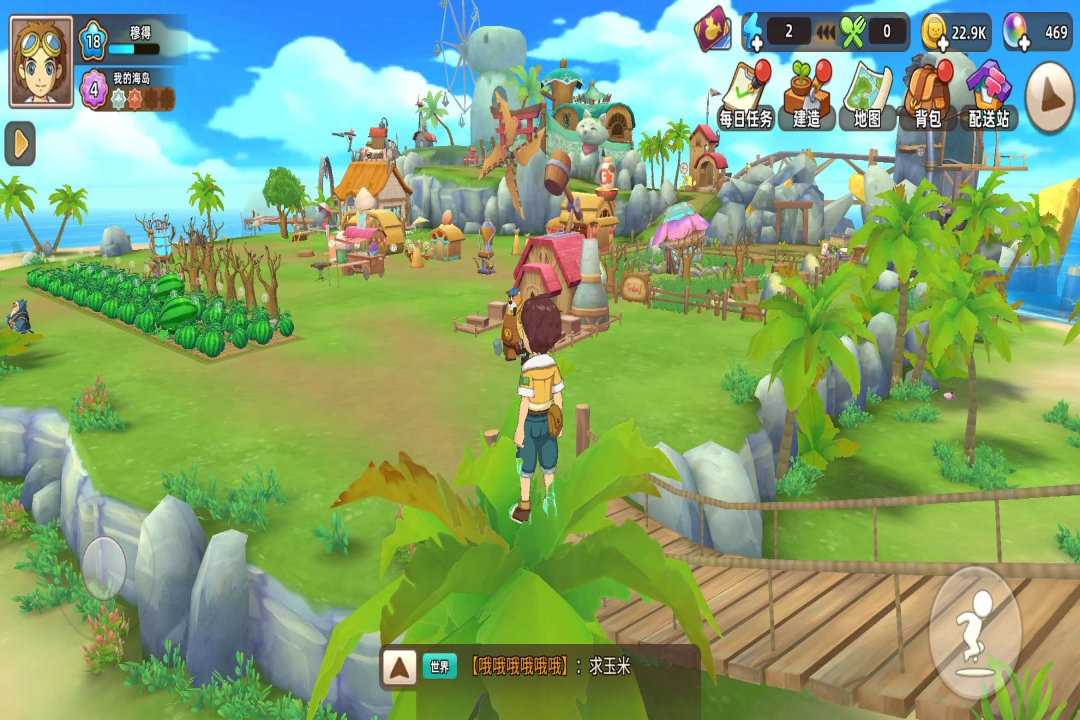
Task: Open the 地图 map
Action: pos(867,96)
